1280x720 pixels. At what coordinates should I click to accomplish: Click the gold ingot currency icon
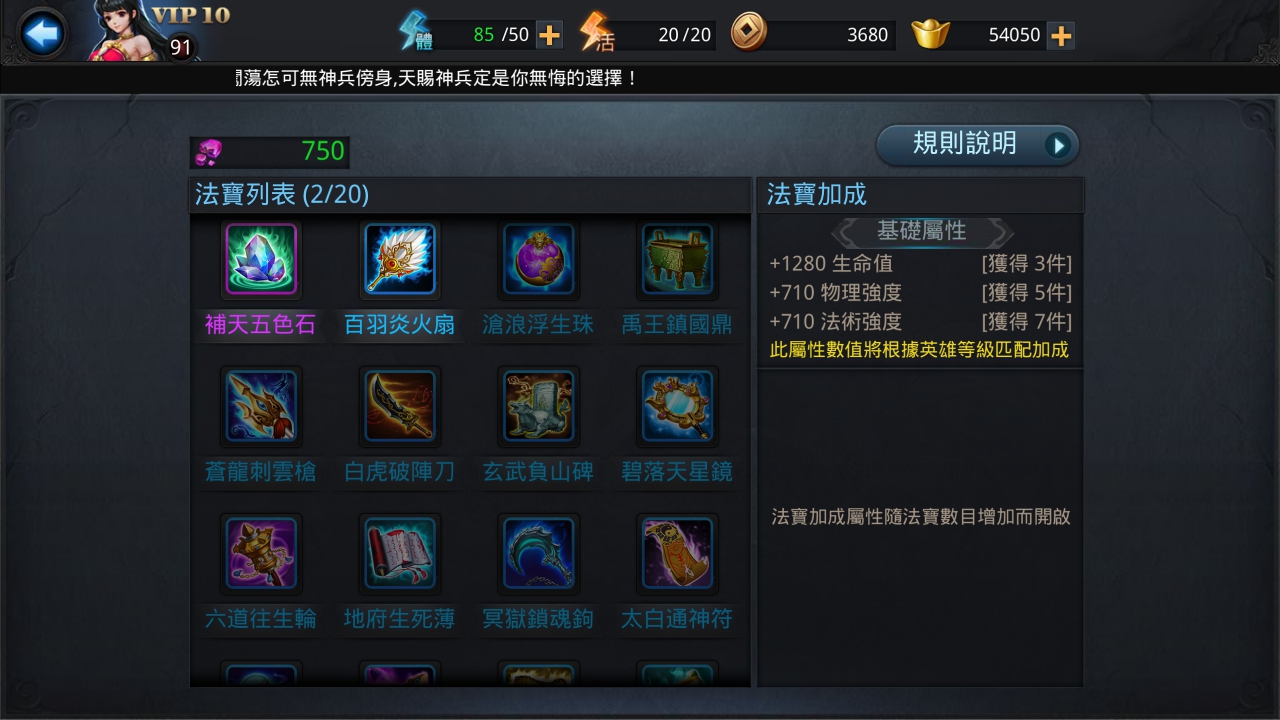click(926, 34)
